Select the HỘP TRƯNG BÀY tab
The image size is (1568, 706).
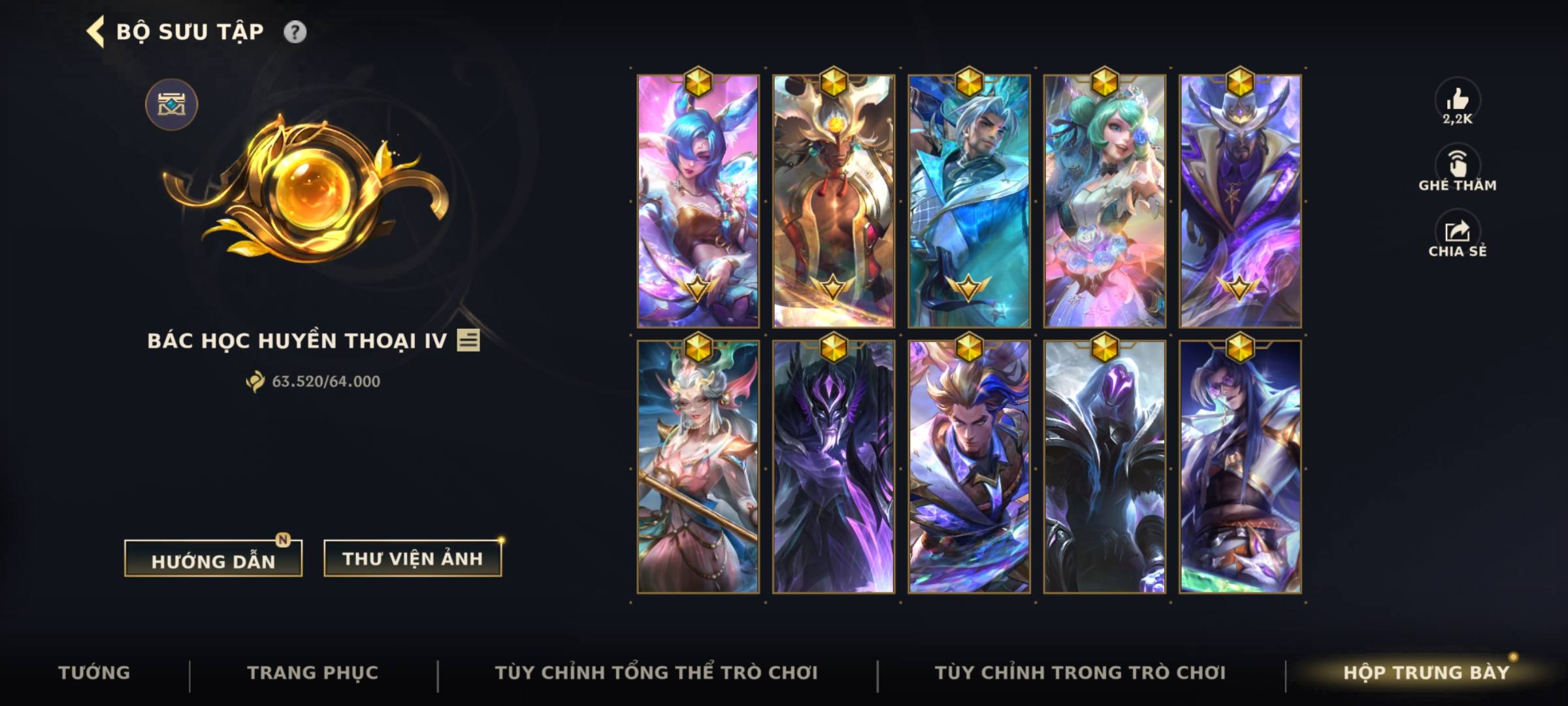[x=1450, y=671]
